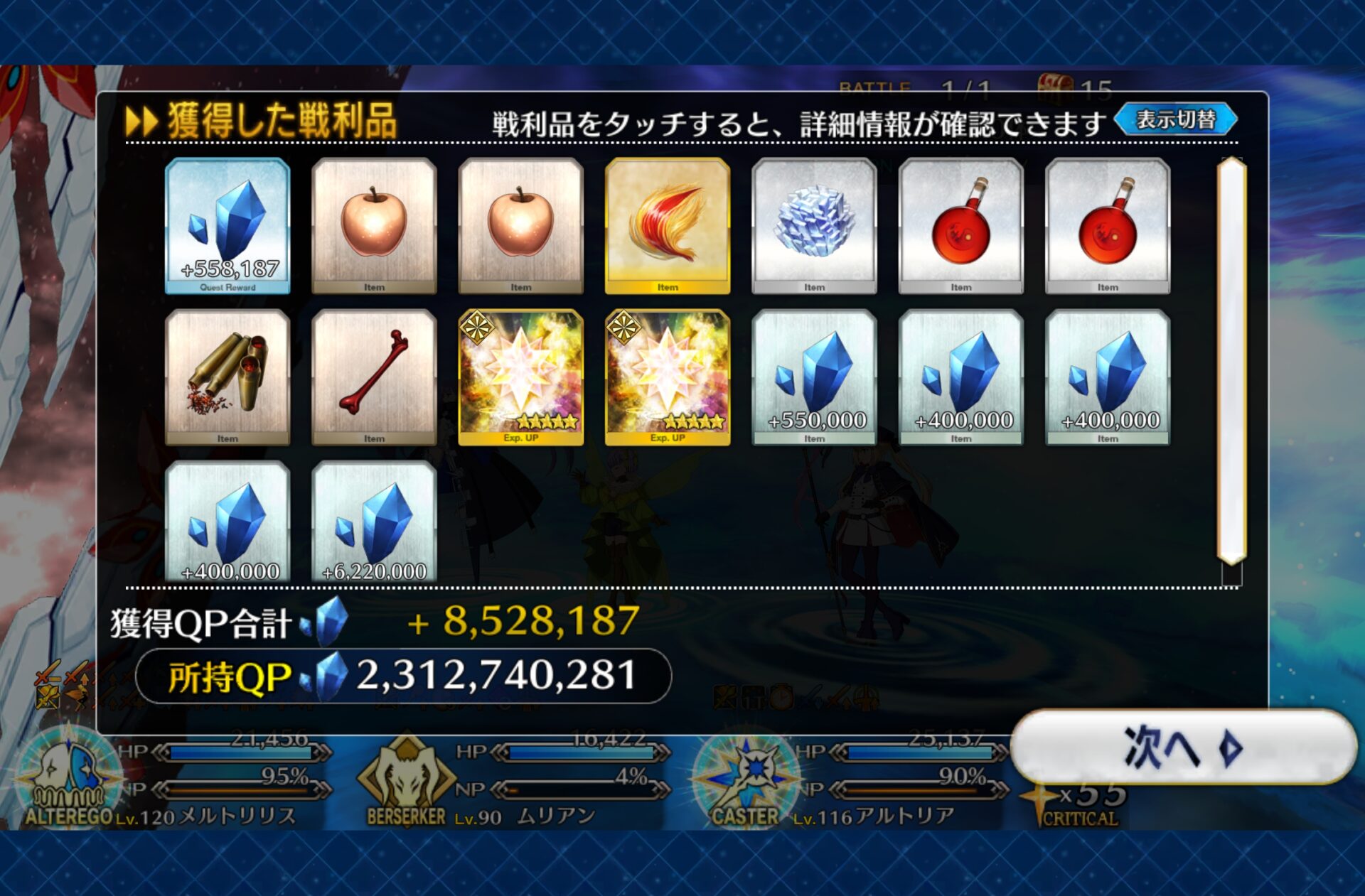The width and height of the screenshot is (1365, 896).
Task: Inspect the blue ice crystal item
Action: (x=814, y=225)
